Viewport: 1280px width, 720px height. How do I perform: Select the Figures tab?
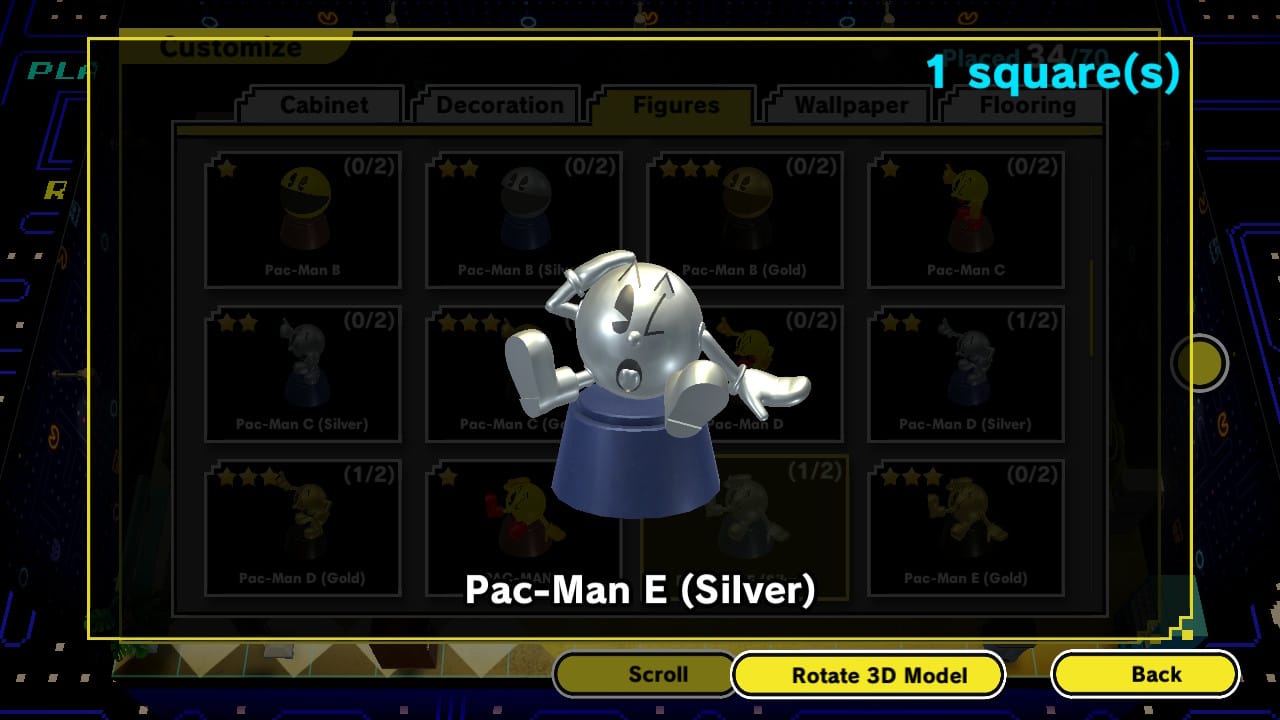[676, 104]
